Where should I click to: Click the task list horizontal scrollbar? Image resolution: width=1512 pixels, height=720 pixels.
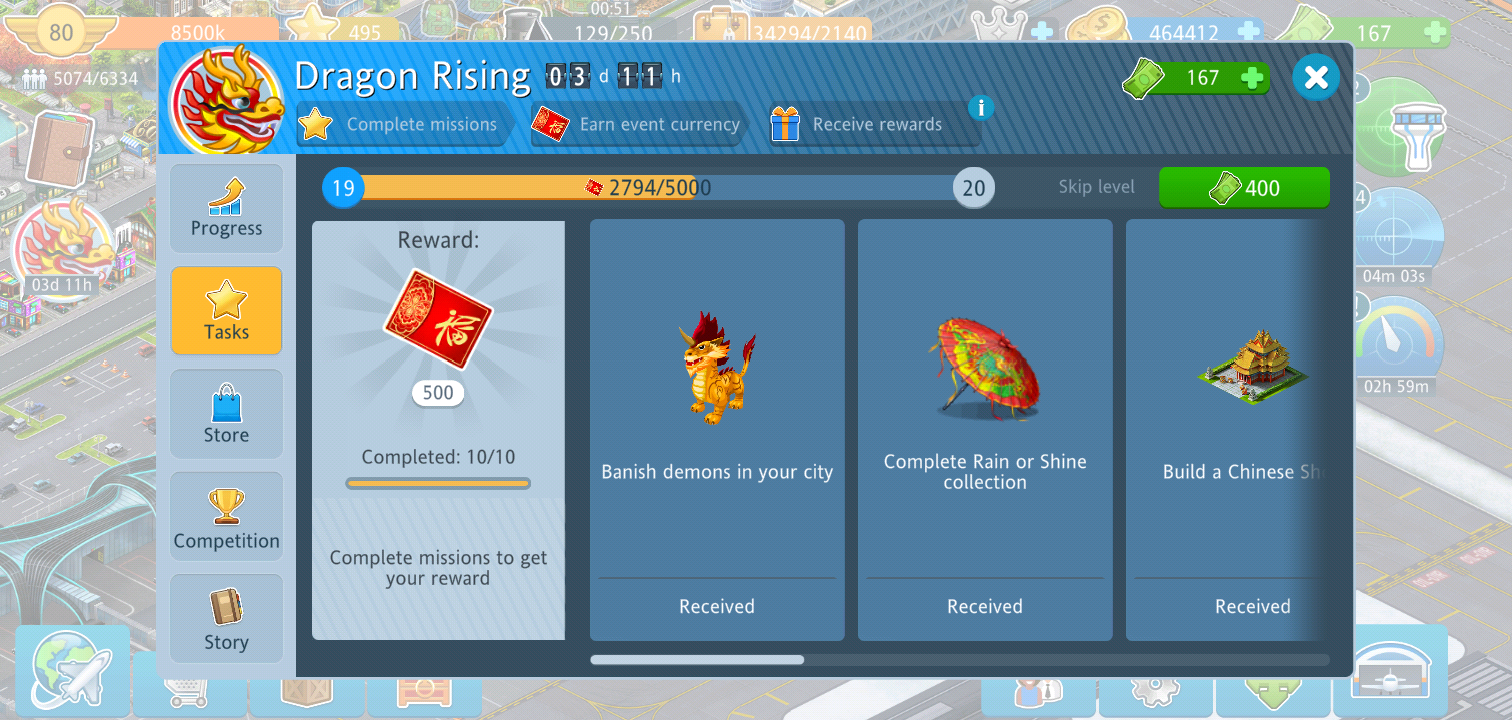coord(697,660)
